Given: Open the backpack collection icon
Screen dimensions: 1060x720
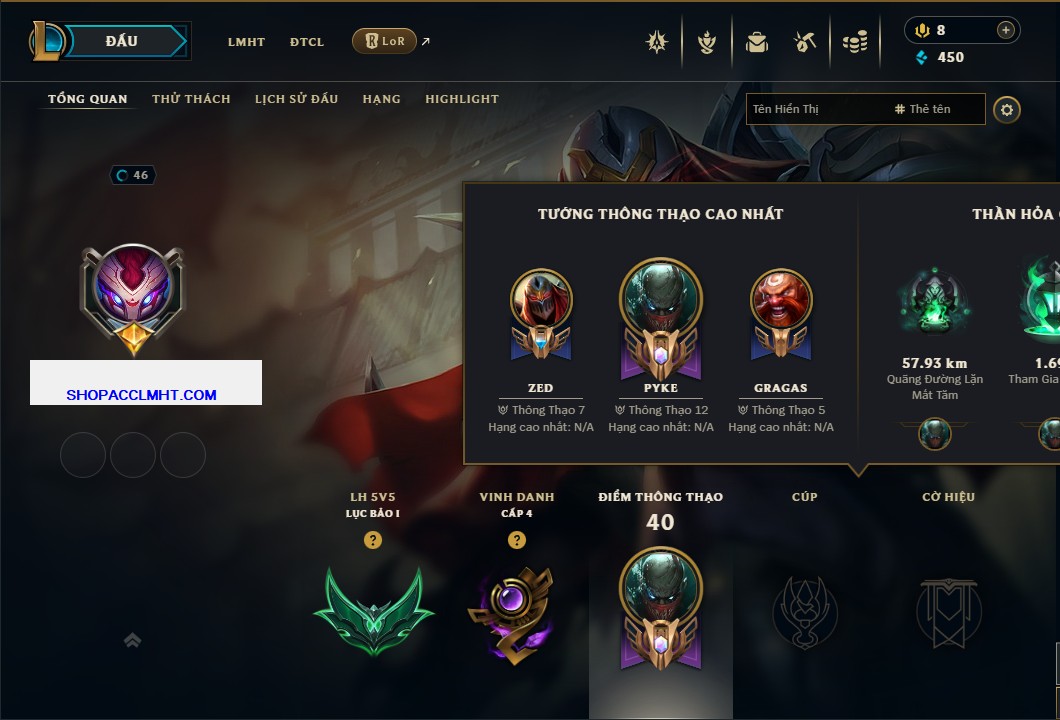Looking at the screenshot, I should [756, 42].
